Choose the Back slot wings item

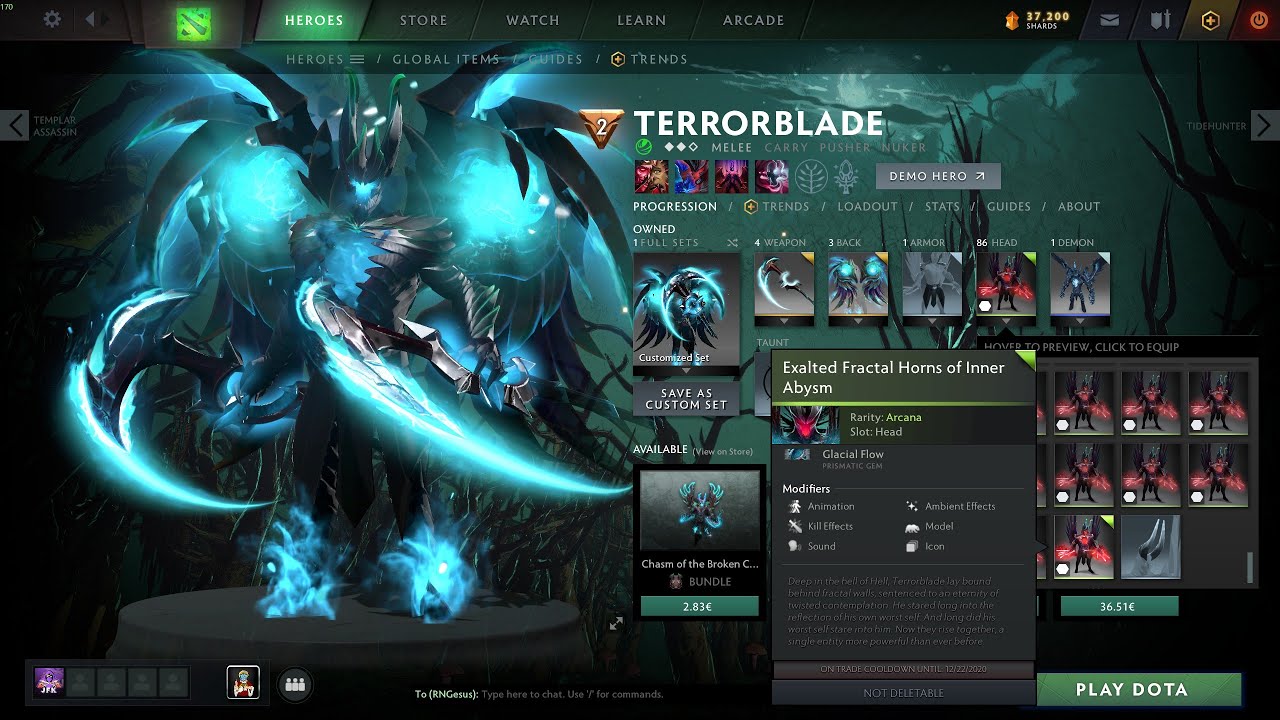[857, 284]
